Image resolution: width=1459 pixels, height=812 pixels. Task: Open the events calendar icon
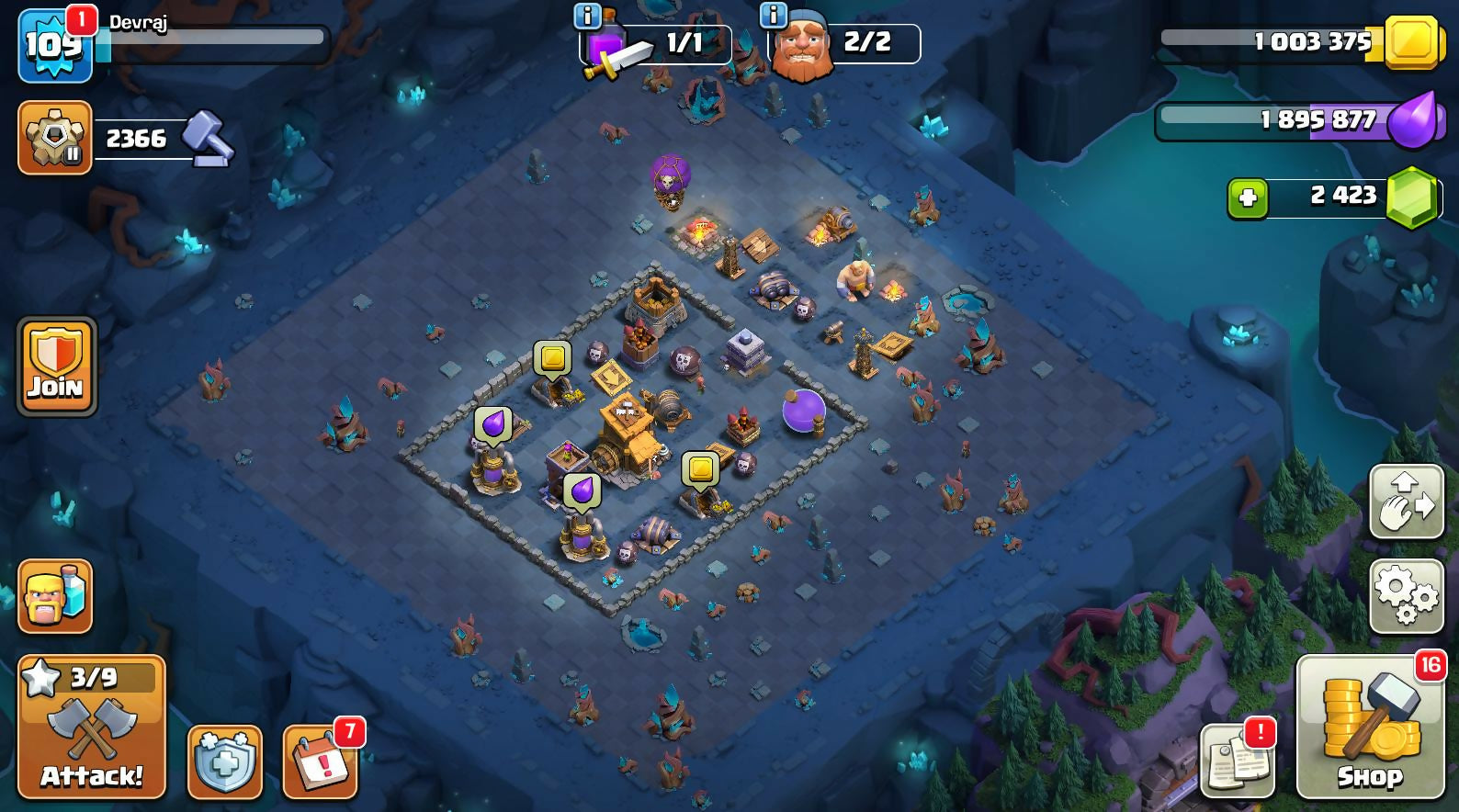pyautogui.click(x=321, y=762)
